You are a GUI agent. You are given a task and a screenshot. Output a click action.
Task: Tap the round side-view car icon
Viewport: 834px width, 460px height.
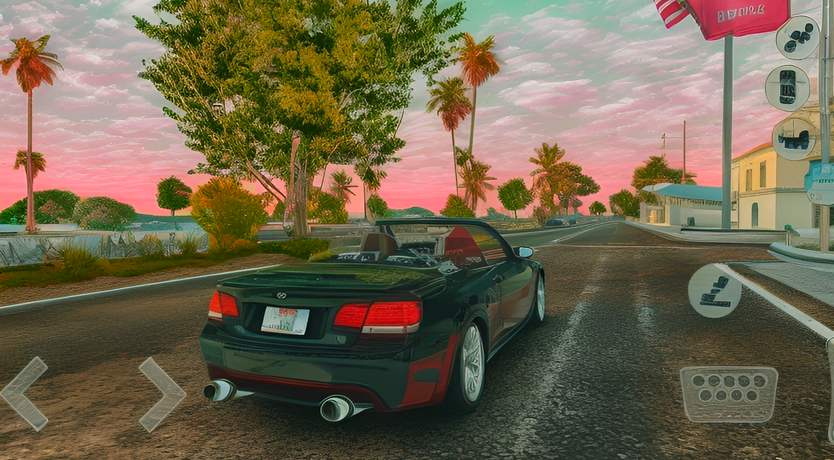(794, 138)
